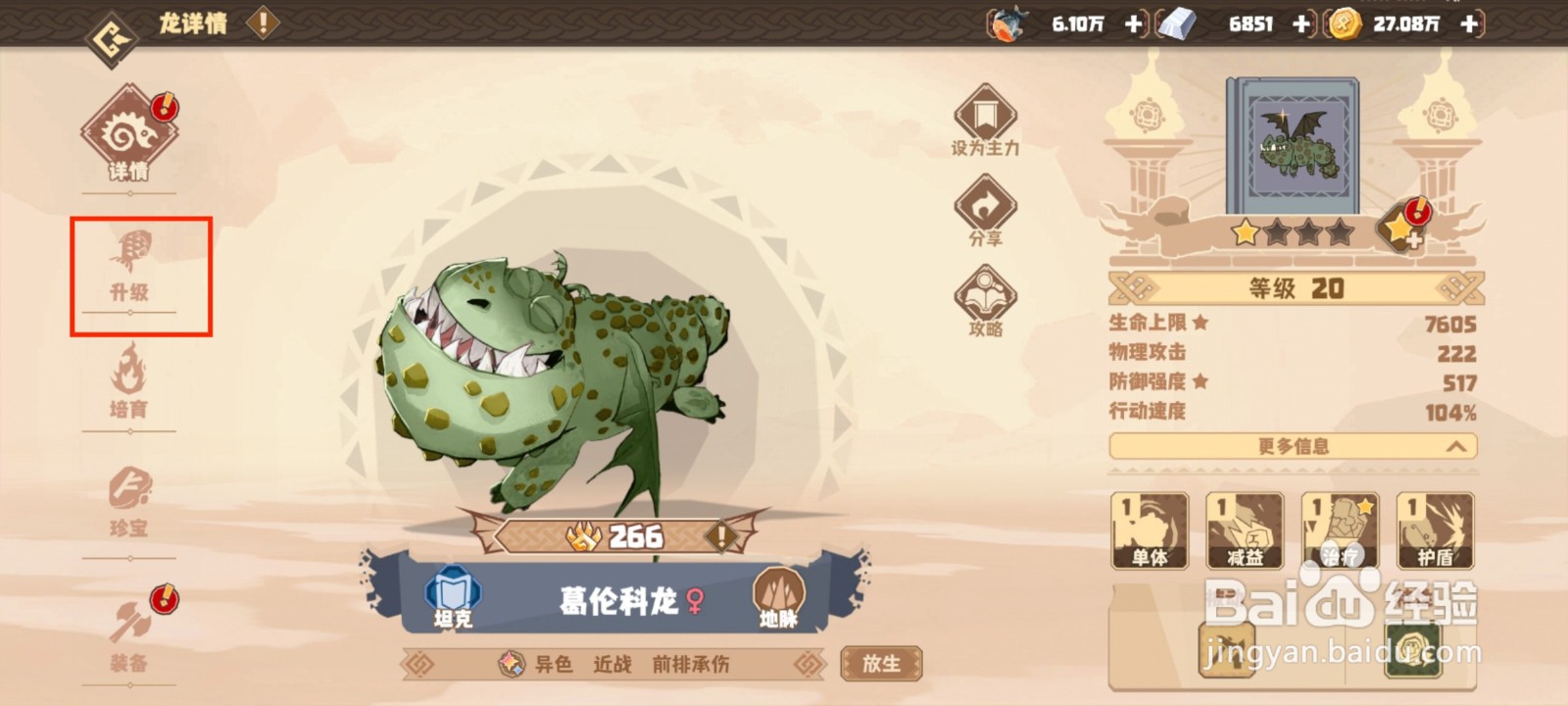This screenshot has height=706, width=1568.
Task: View the starred 治疗 healing skill icon
Action: 1340,529
